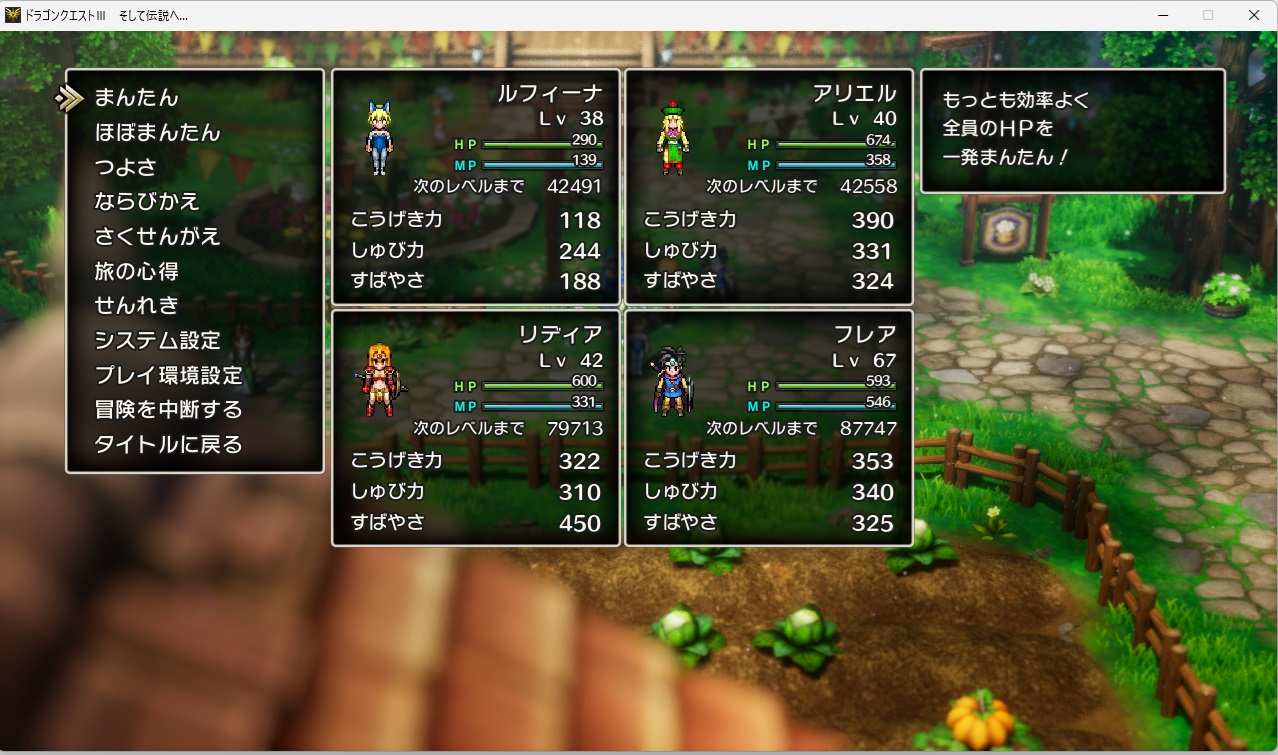1278x755 pixels.
Task: Select アリエル's character status panel
Action: pos(768,187)
